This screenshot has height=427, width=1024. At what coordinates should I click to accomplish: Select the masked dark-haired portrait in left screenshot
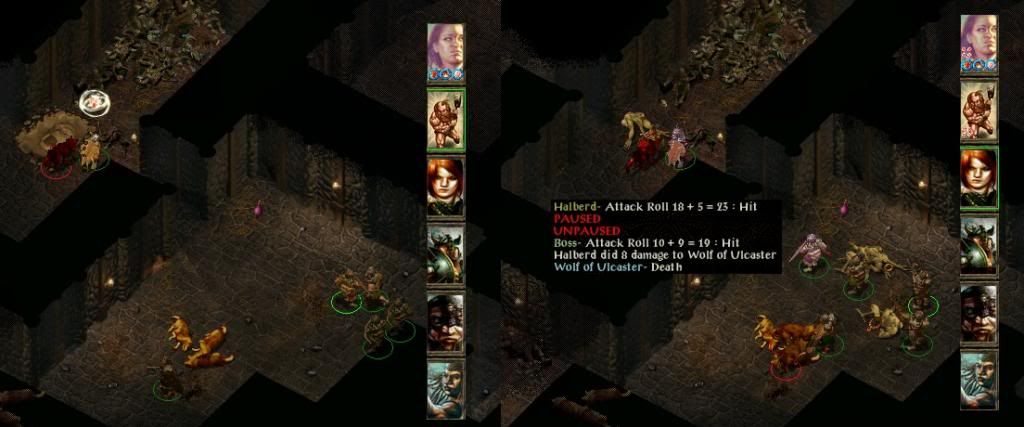point(446,321)
